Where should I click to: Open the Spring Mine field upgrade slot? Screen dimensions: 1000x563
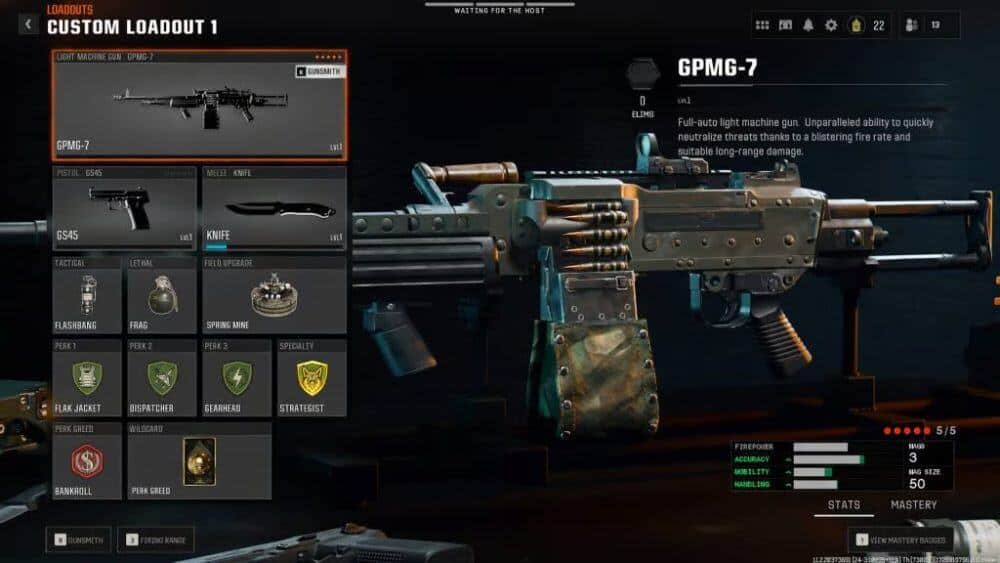[274, 296]
